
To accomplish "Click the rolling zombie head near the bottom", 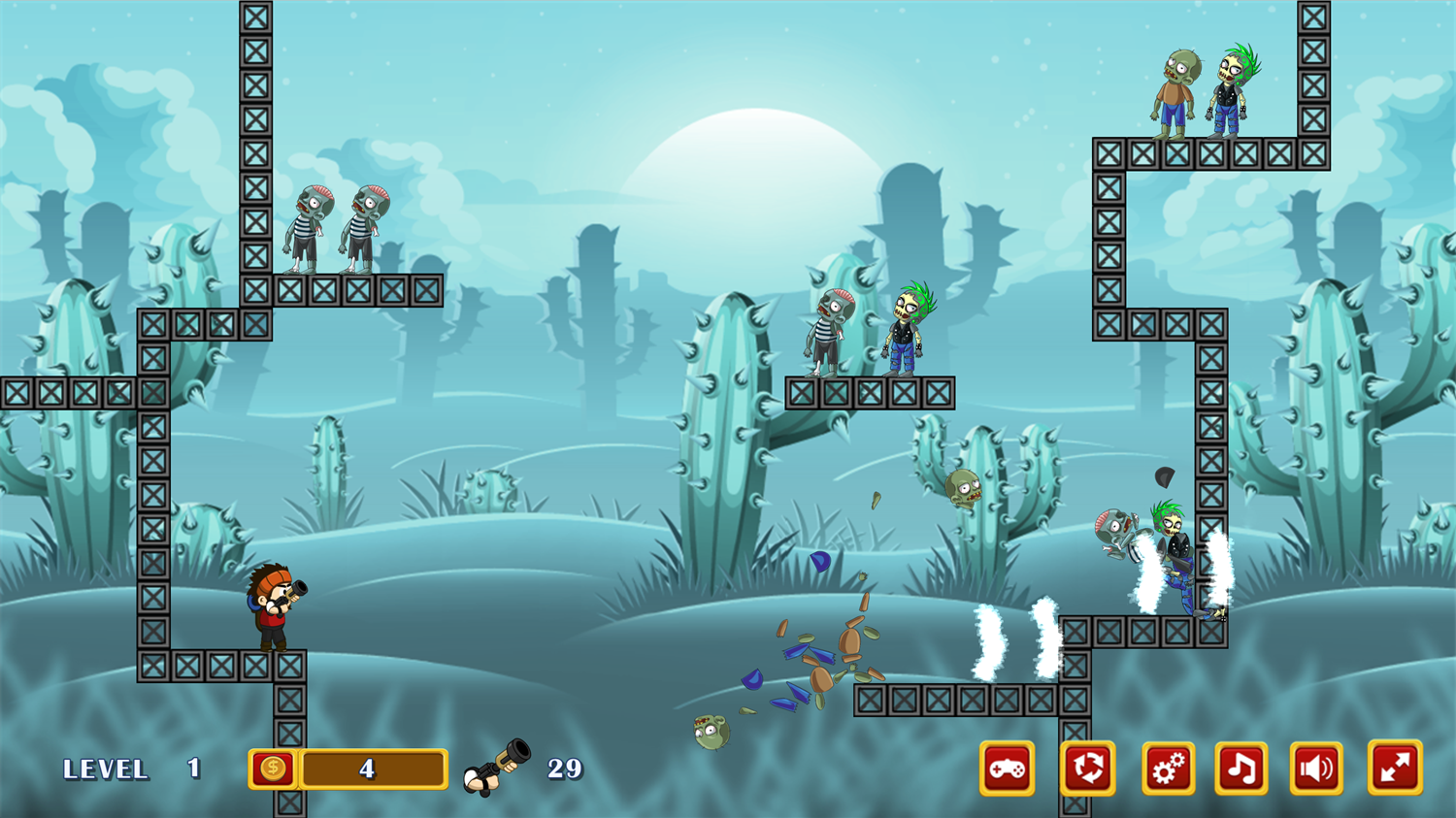I will tap(710, 733).
